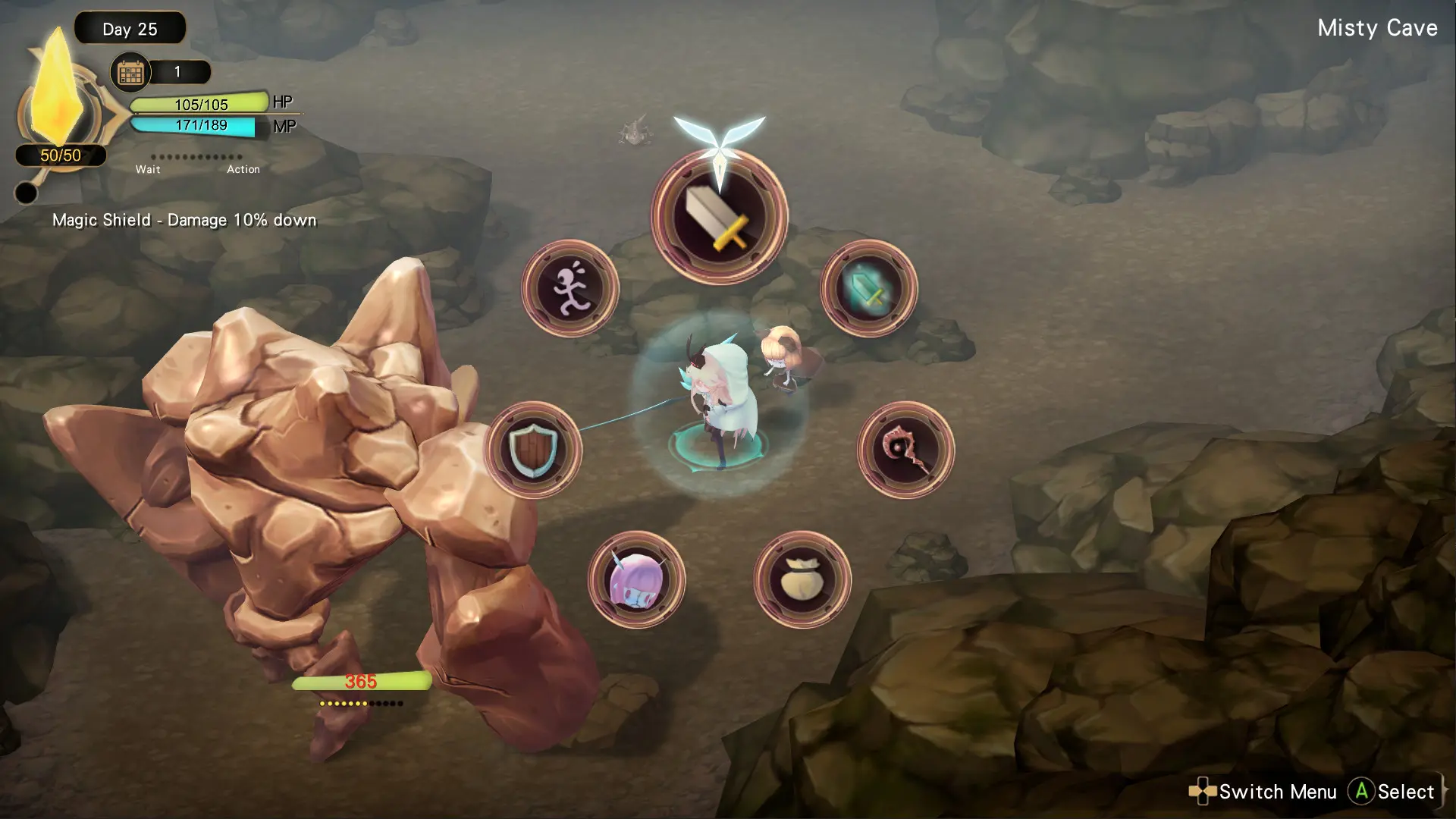Click the Misty Cave location label
Screen dimensions: 1456x819
1376,28
